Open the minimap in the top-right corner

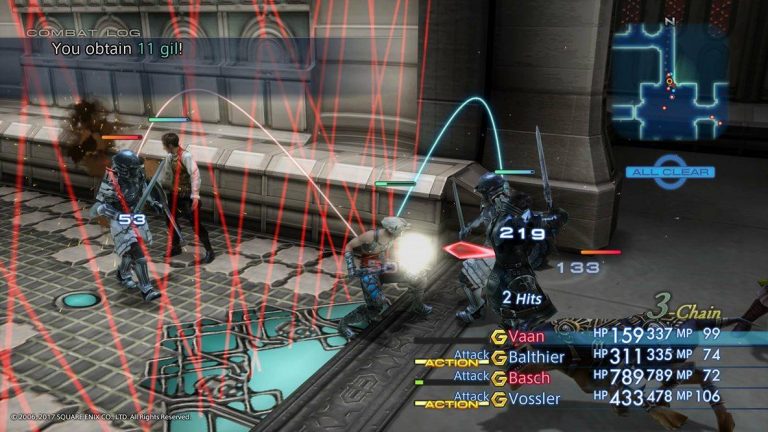coord(668,82)
